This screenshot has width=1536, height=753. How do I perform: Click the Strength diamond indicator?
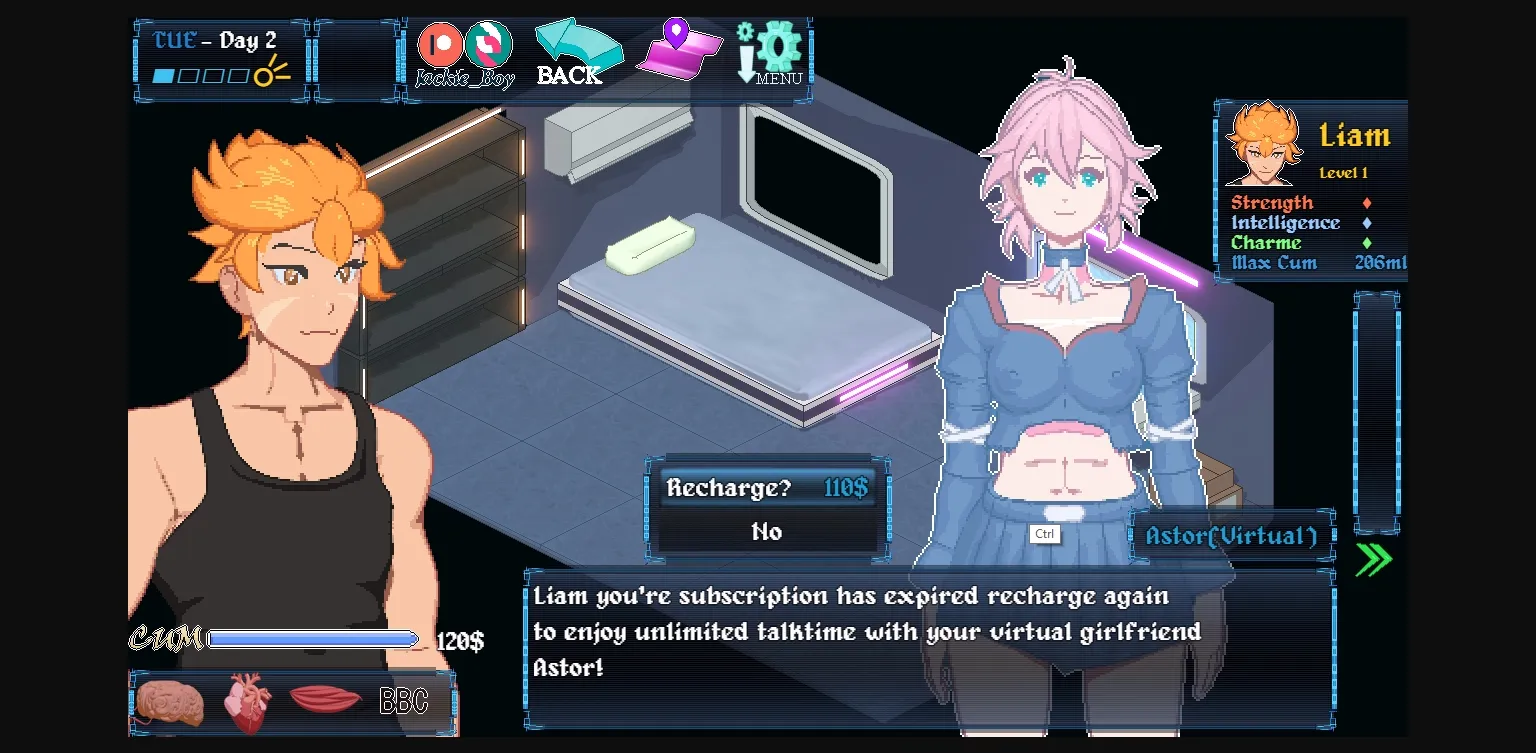pos(1366,203)
